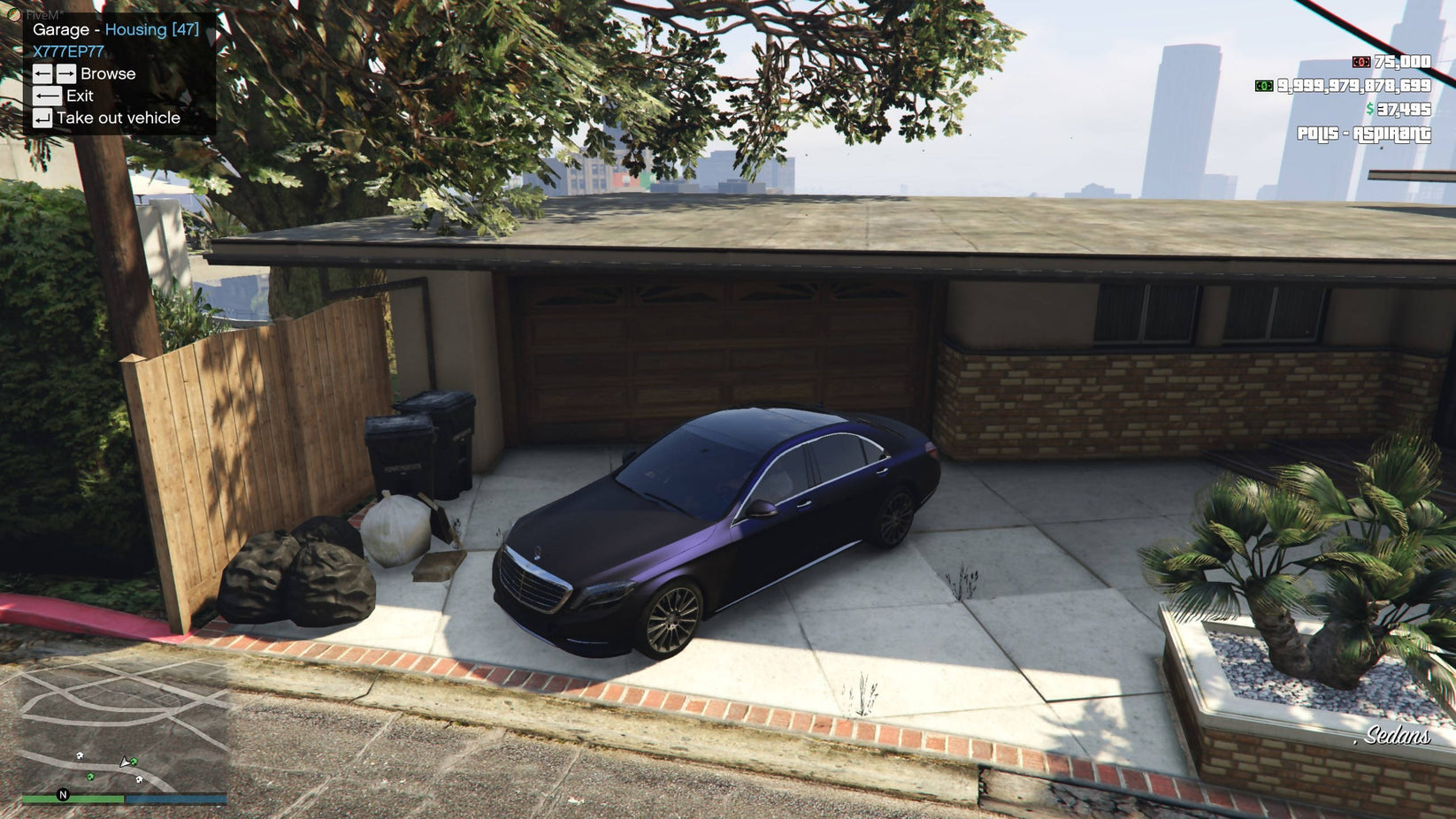Click the green dollar sign next to 37,495

1369,111
